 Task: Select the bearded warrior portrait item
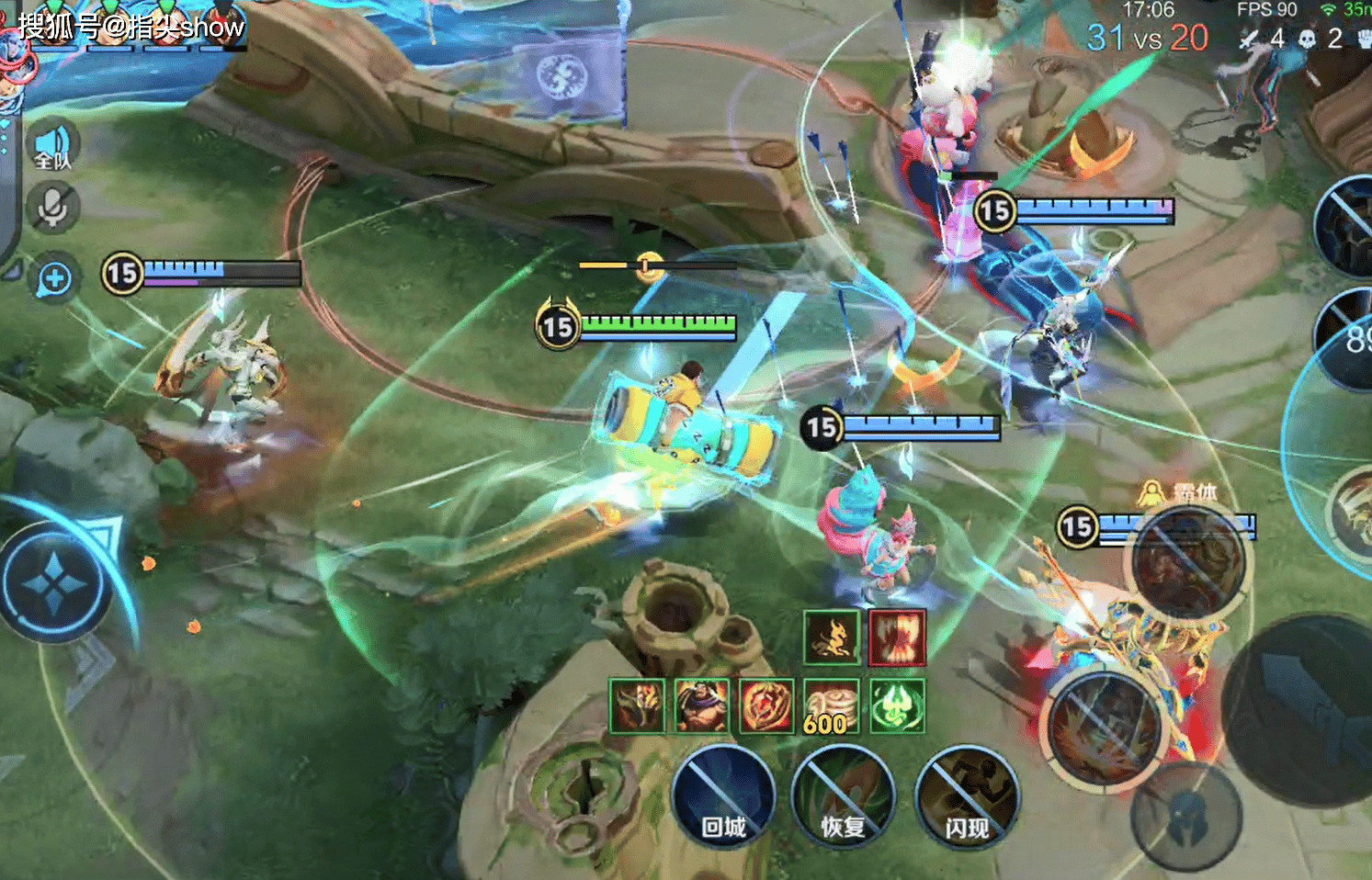(701, 706)
